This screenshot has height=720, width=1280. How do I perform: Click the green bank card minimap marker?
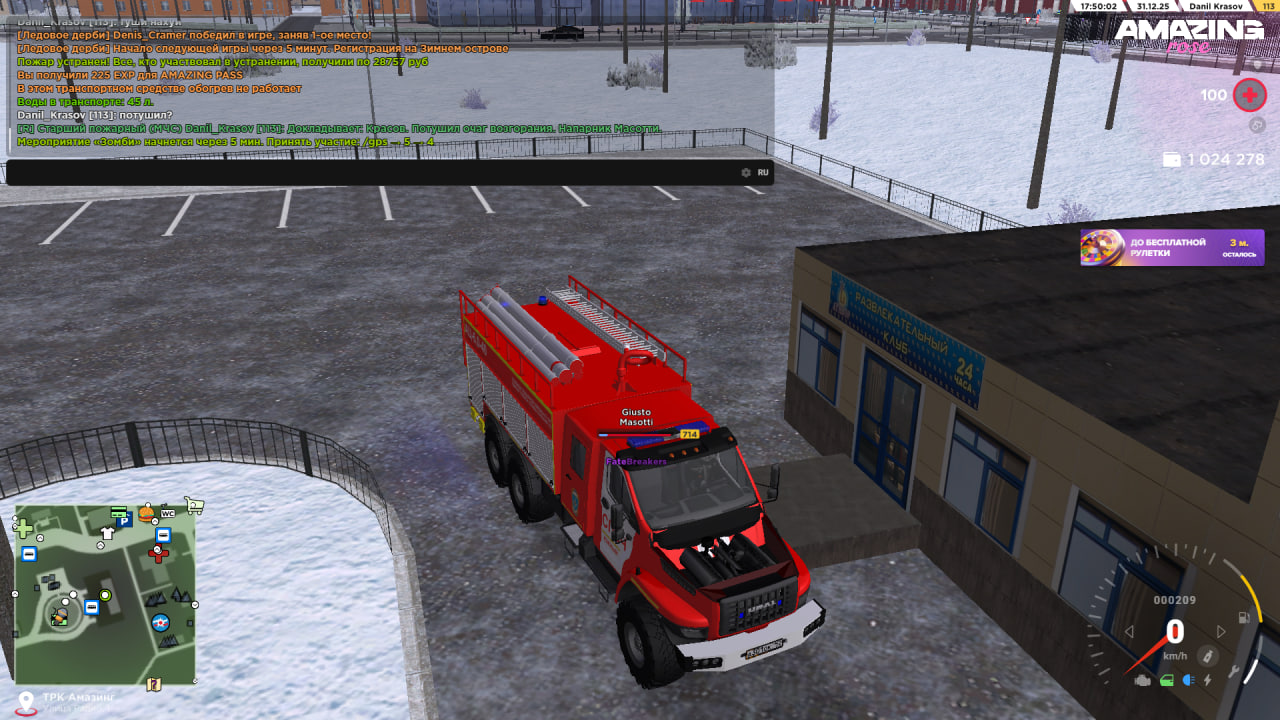118,511
